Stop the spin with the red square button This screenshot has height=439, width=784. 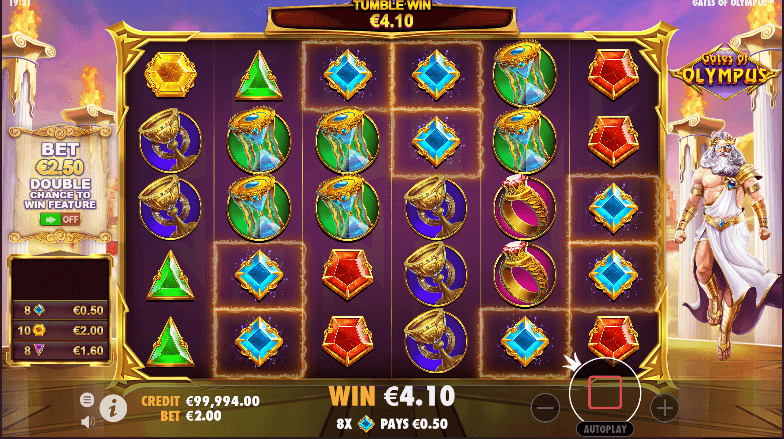tap(605, 392)
